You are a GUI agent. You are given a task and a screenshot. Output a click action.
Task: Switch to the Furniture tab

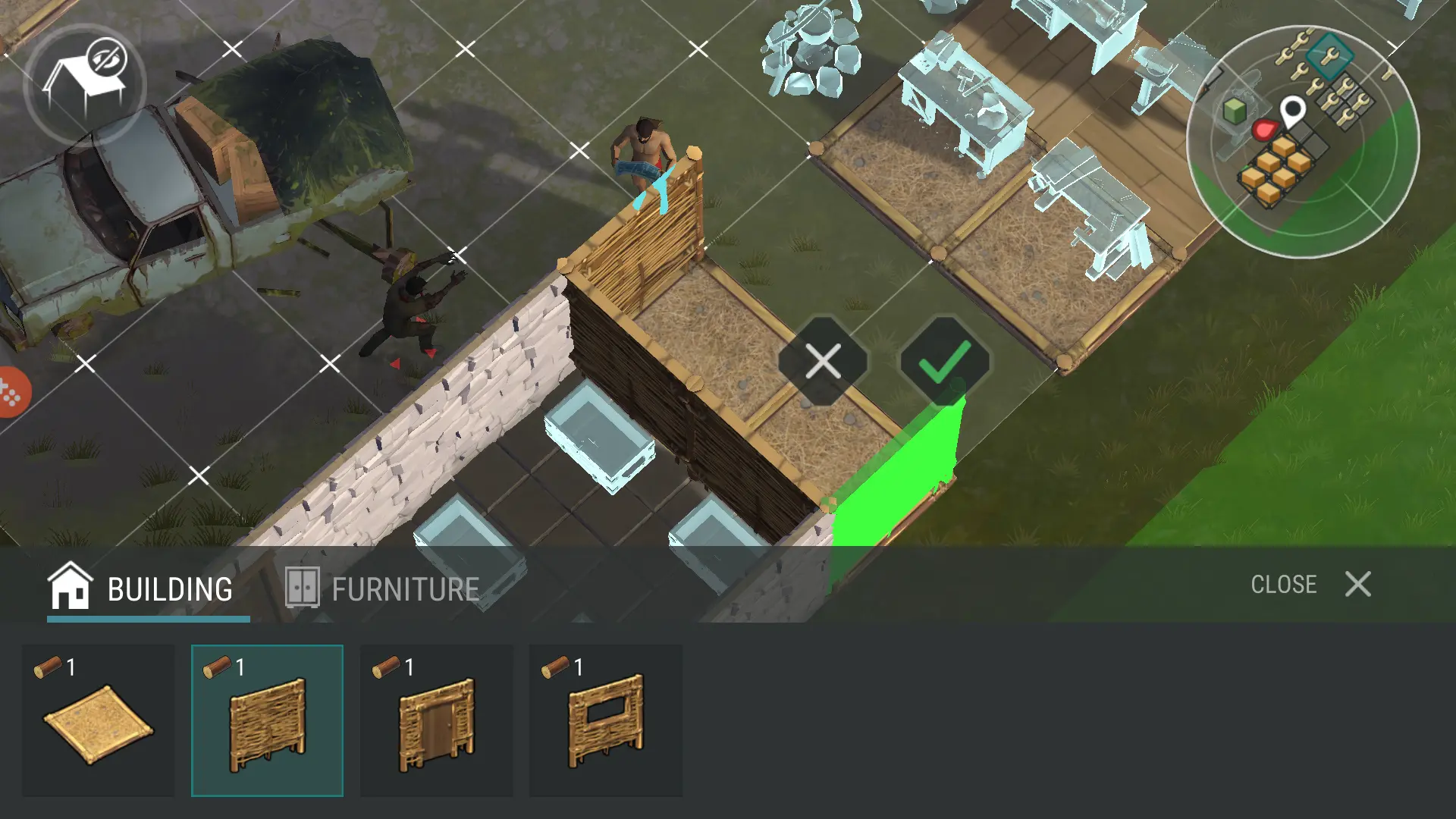(383, 588)
